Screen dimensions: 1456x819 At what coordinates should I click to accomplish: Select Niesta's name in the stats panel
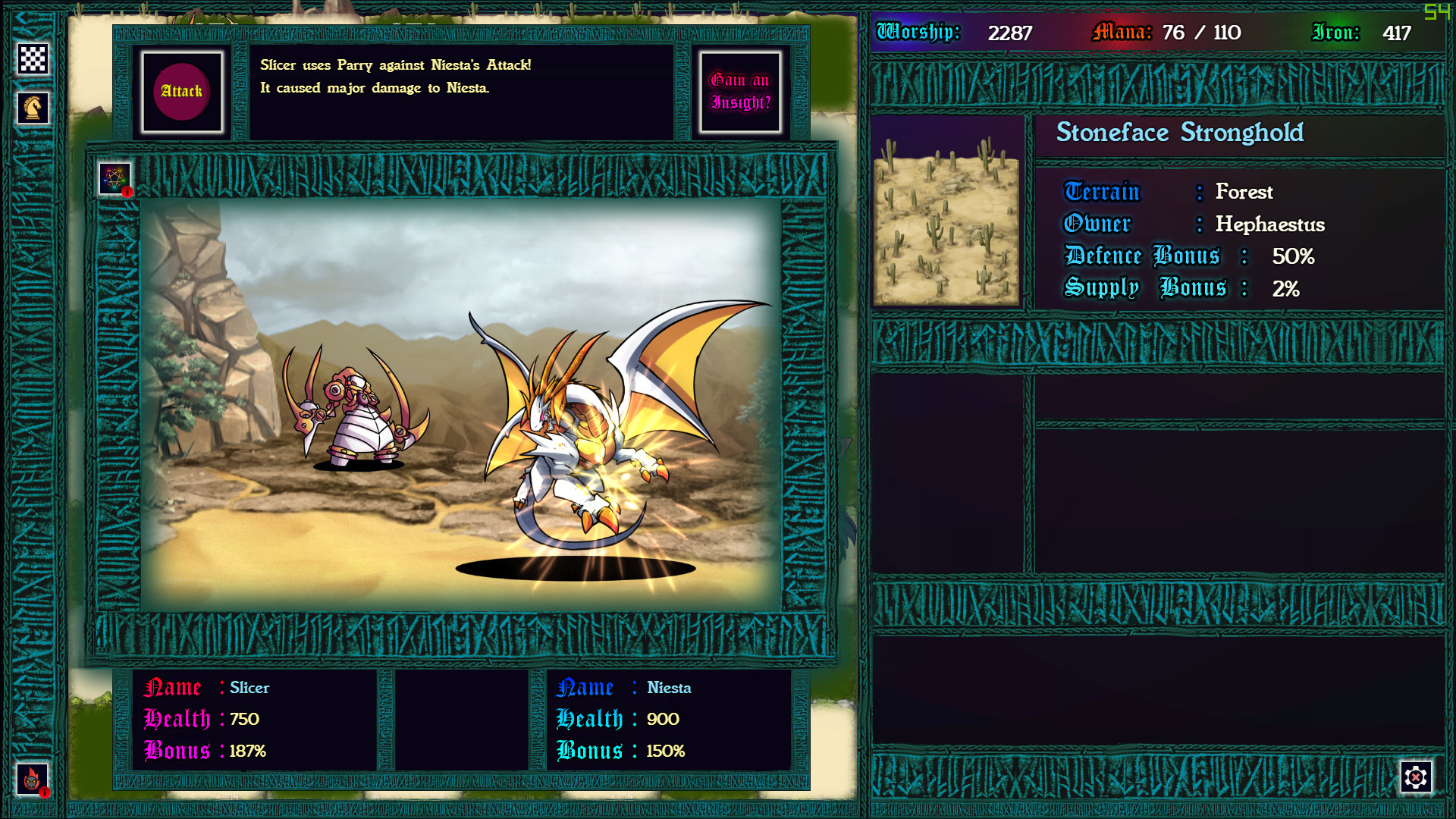[x=670, y=688]
